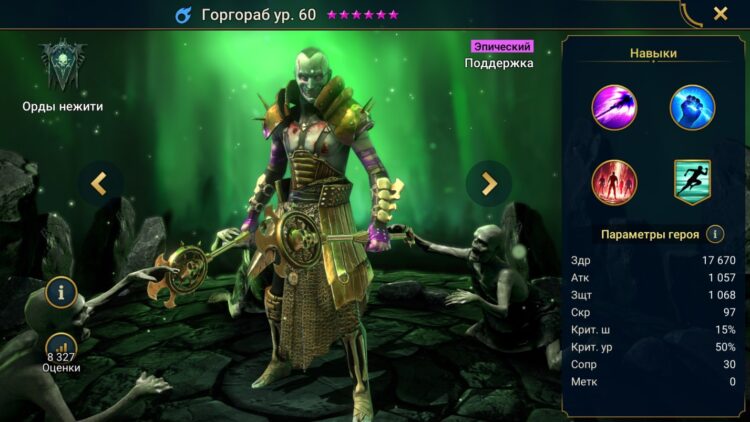Click the blue affinity icon beside hero name

point(183,15)
